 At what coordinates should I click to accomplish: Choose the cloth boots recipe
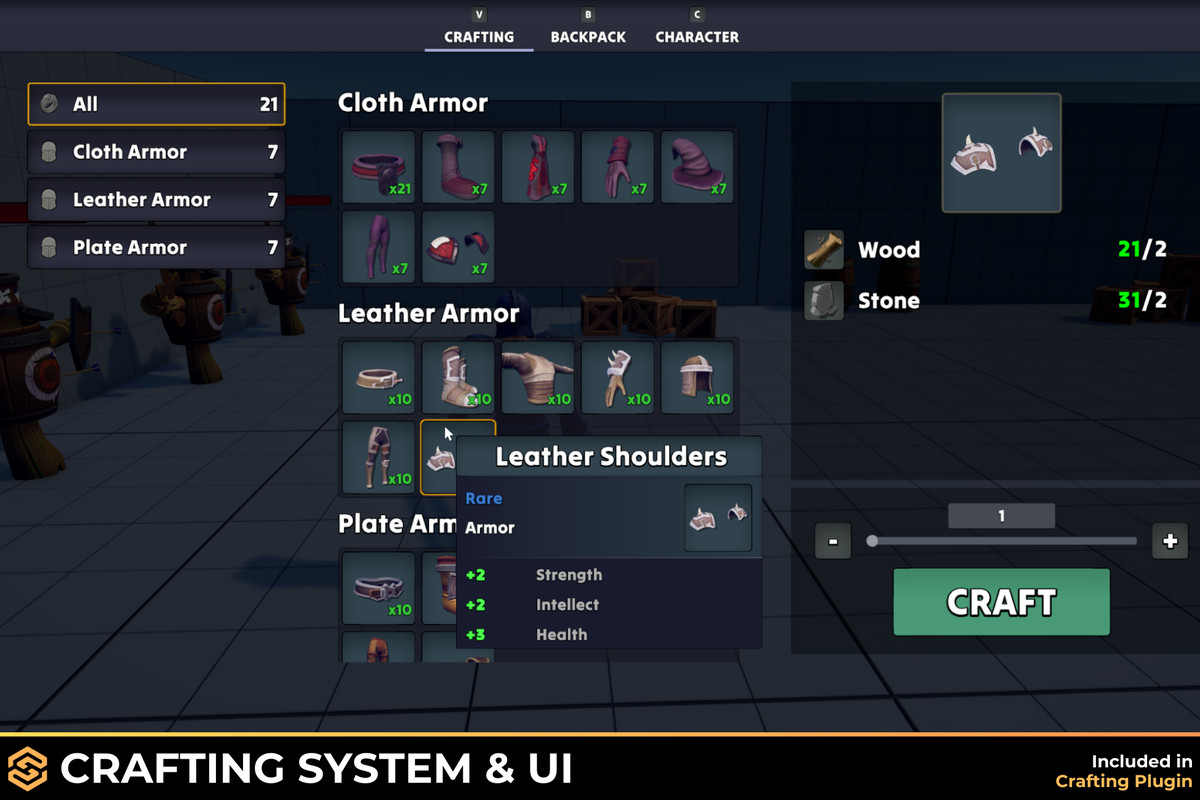458,167
